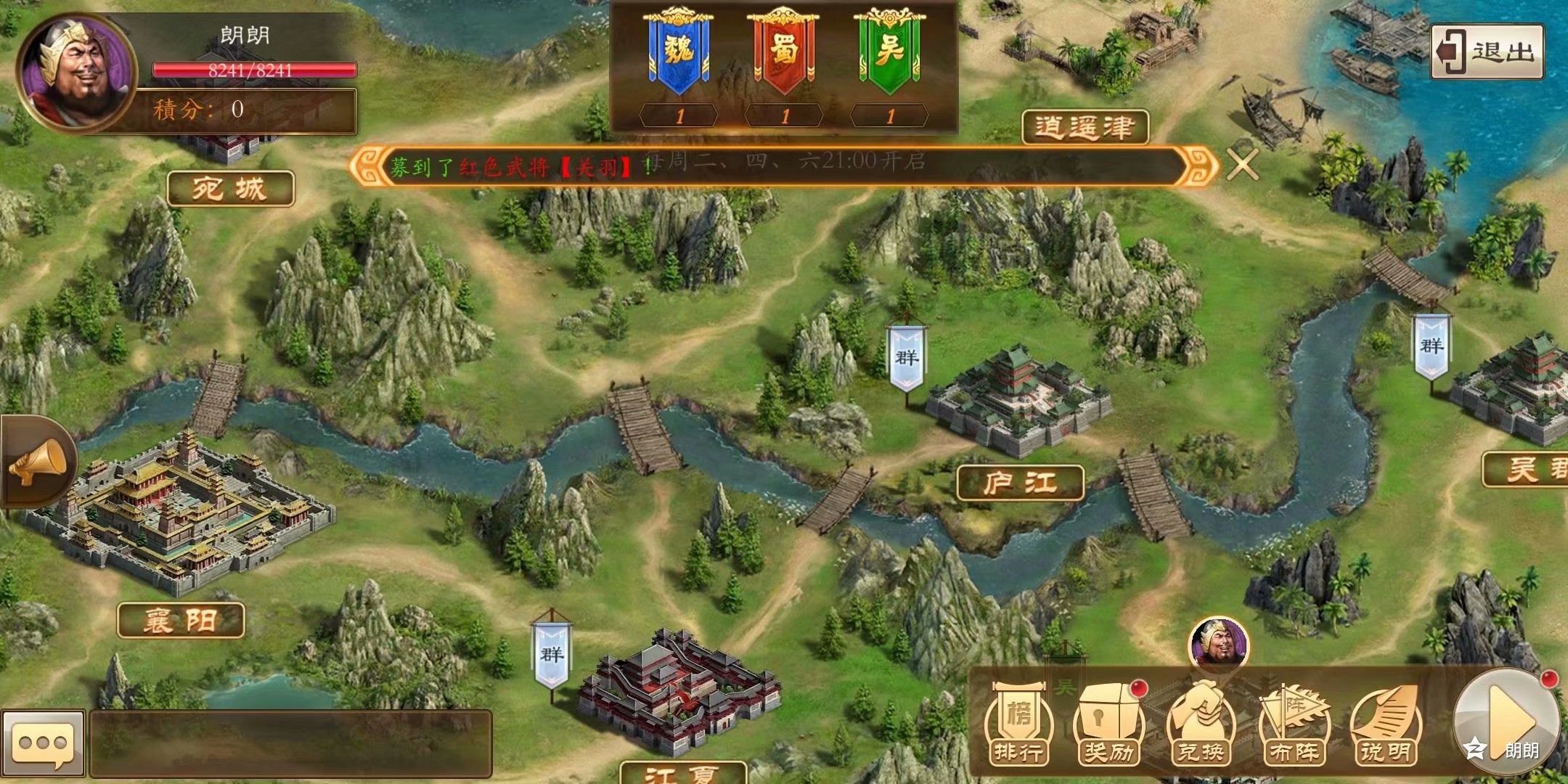Select the 襄阳 city label
This screenshot has width=1568, height=784.
(181, 621)
